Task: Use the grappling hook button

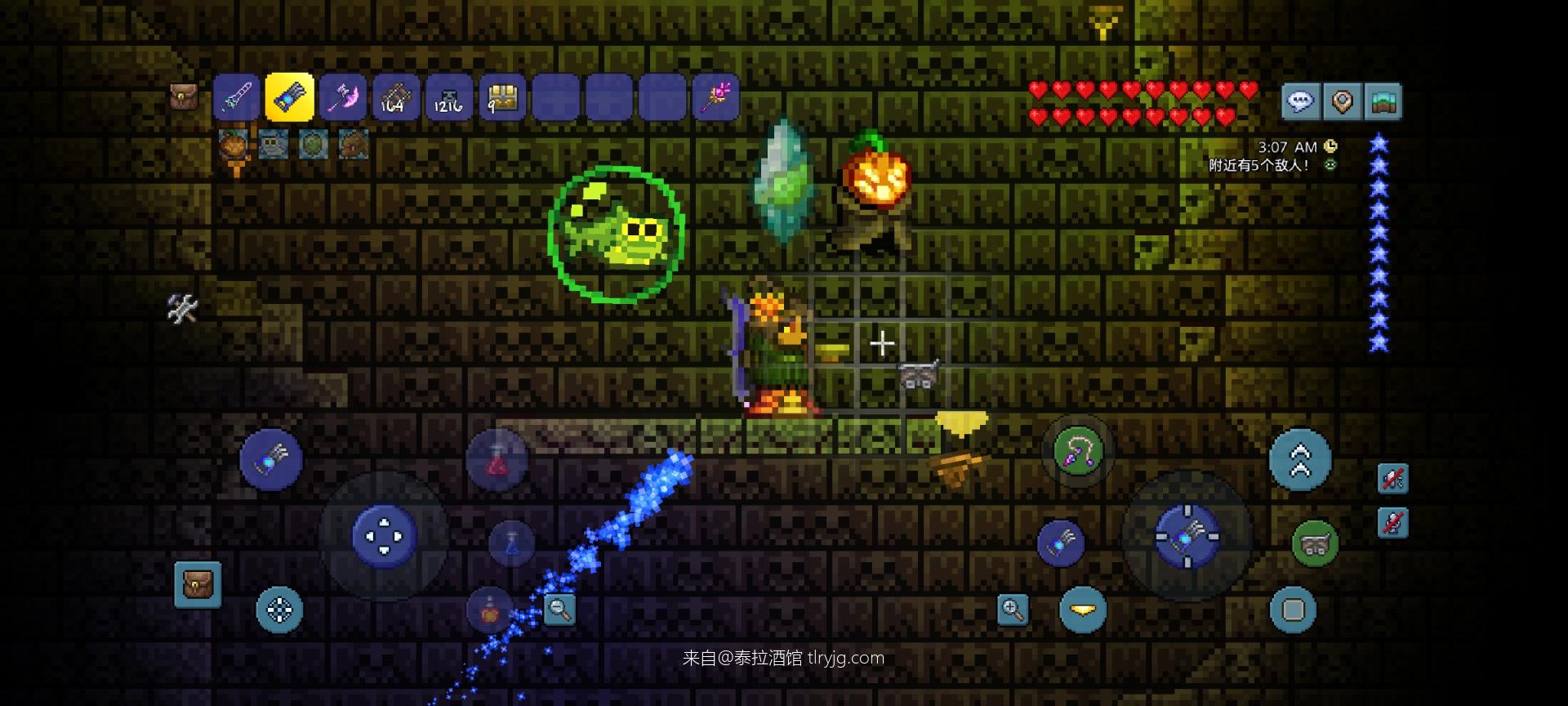Action: click(x=1078, y=451)
